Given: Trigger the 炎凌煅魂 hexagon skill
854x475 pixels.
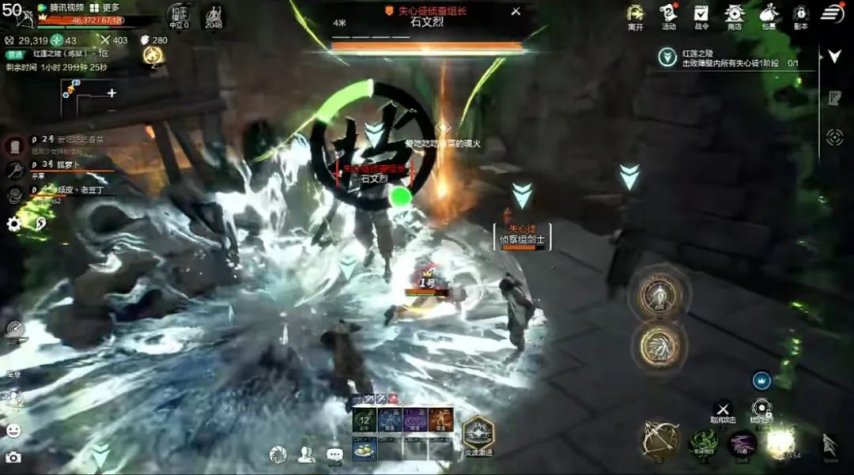Looking at the screenshot, I should 479,433.
